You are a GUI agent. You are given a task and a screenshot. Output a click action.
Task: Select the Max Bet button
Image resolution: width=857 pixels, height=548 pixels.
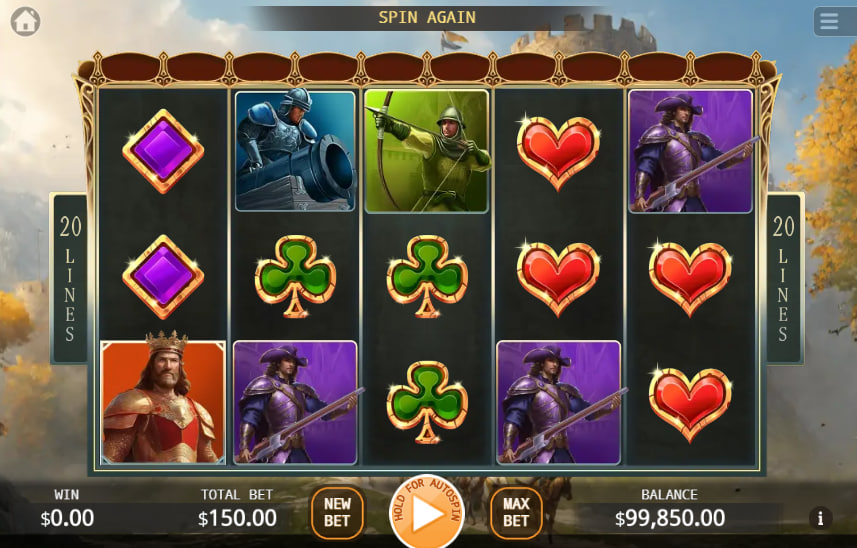516,513
